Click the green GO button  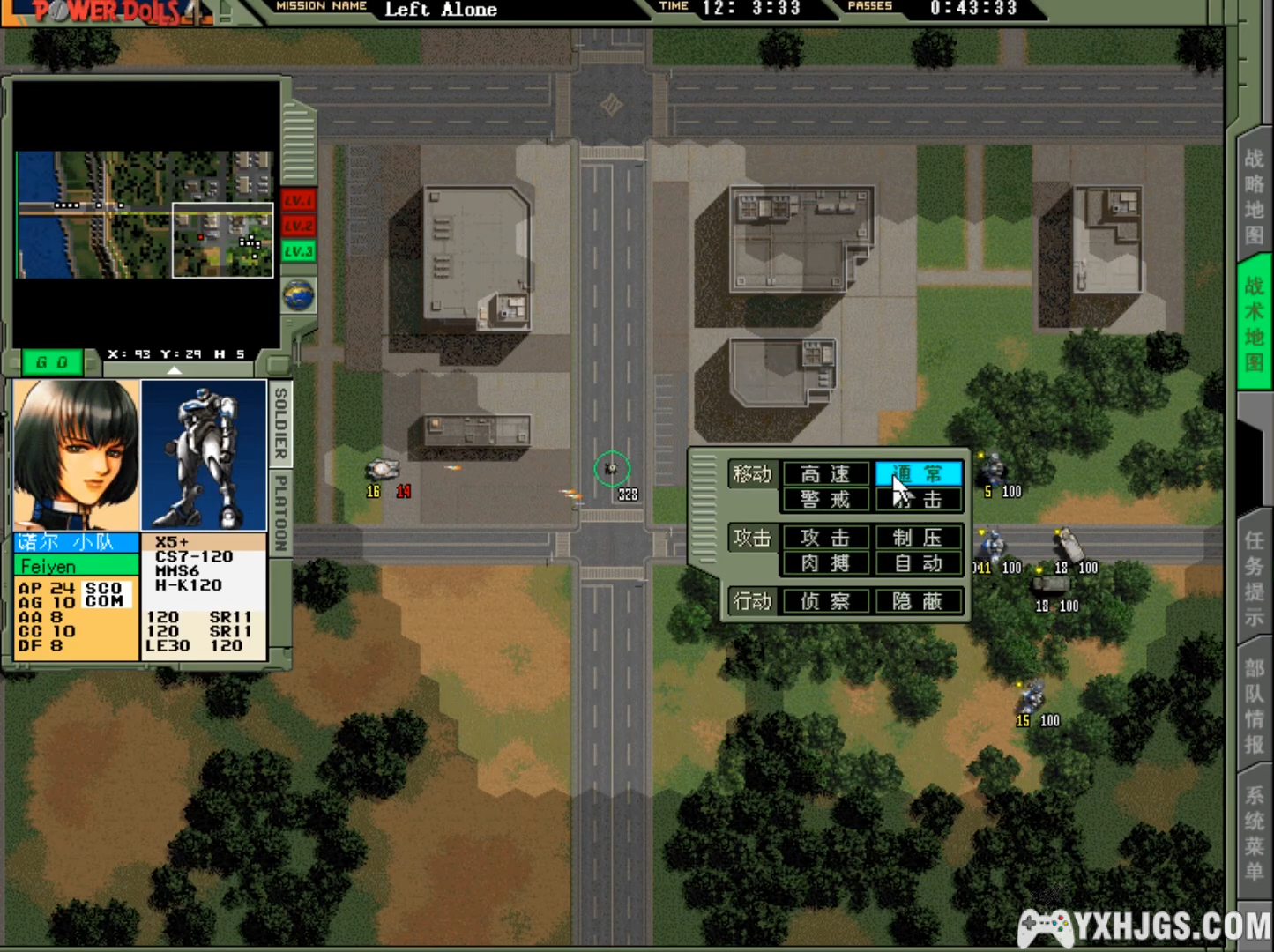52,361
